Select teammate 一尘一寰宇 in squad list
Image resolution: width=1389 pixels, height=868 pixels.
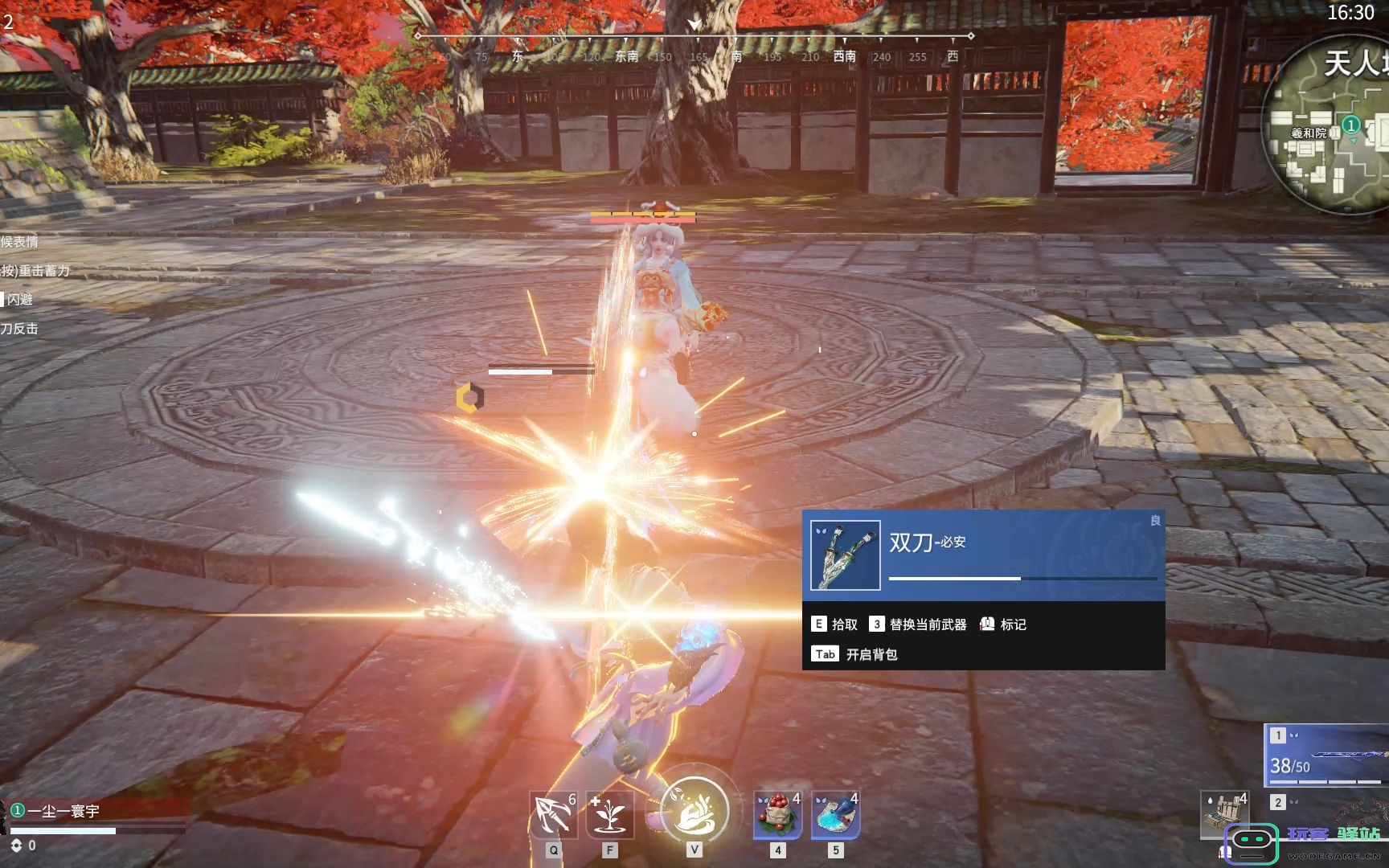pos(64,811)
